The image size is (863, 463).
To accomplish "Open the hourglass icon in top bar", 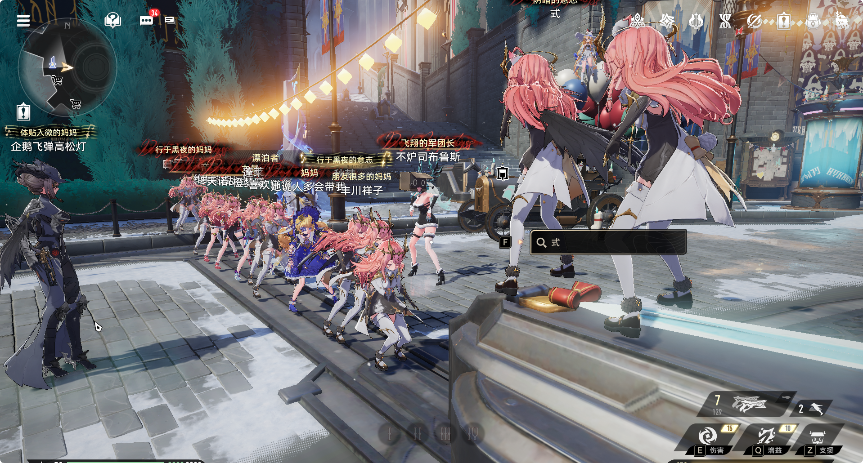I will (x=725, y=20).
